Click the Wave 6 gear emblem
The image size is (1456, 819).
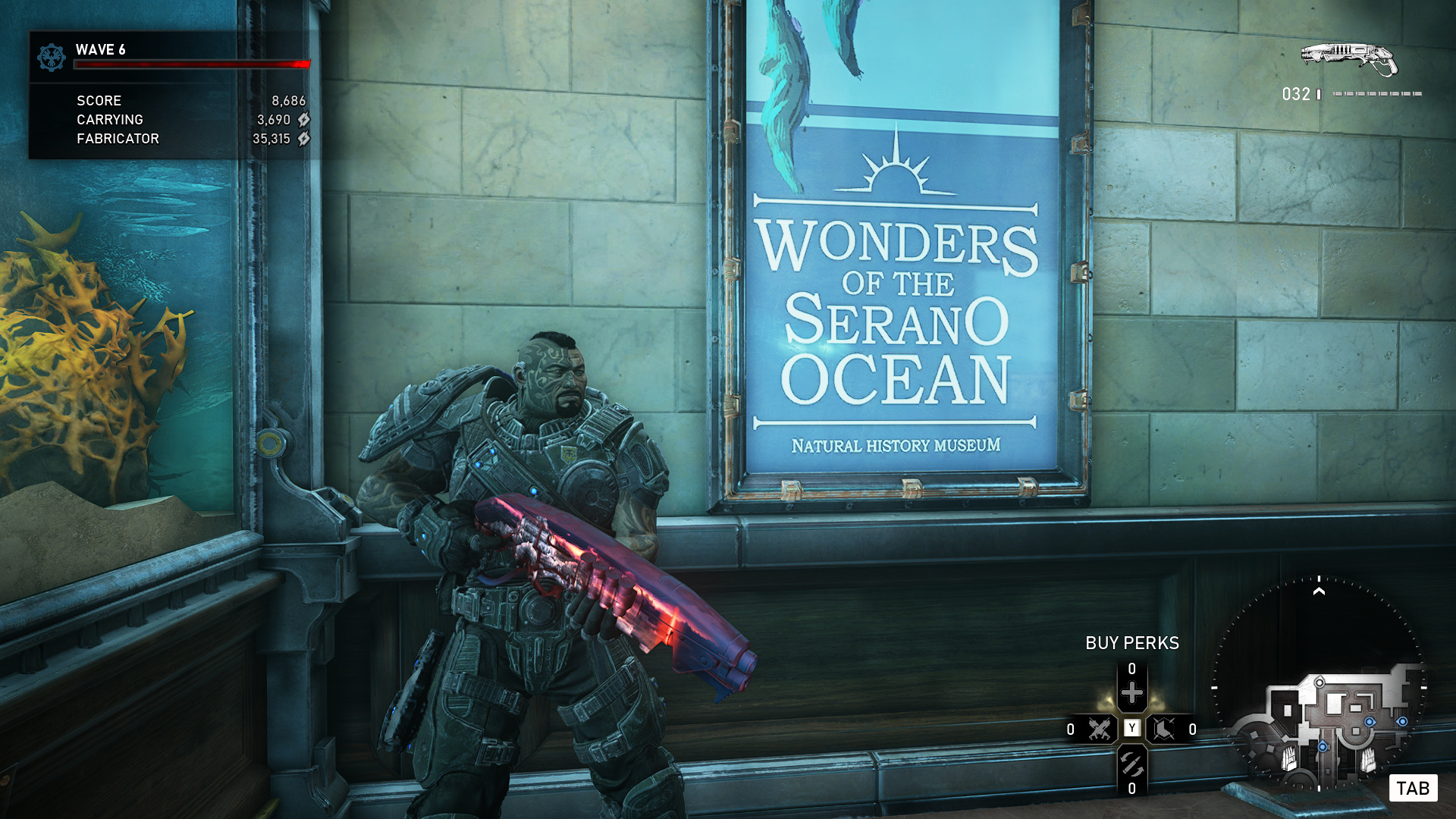coord(52,57)
